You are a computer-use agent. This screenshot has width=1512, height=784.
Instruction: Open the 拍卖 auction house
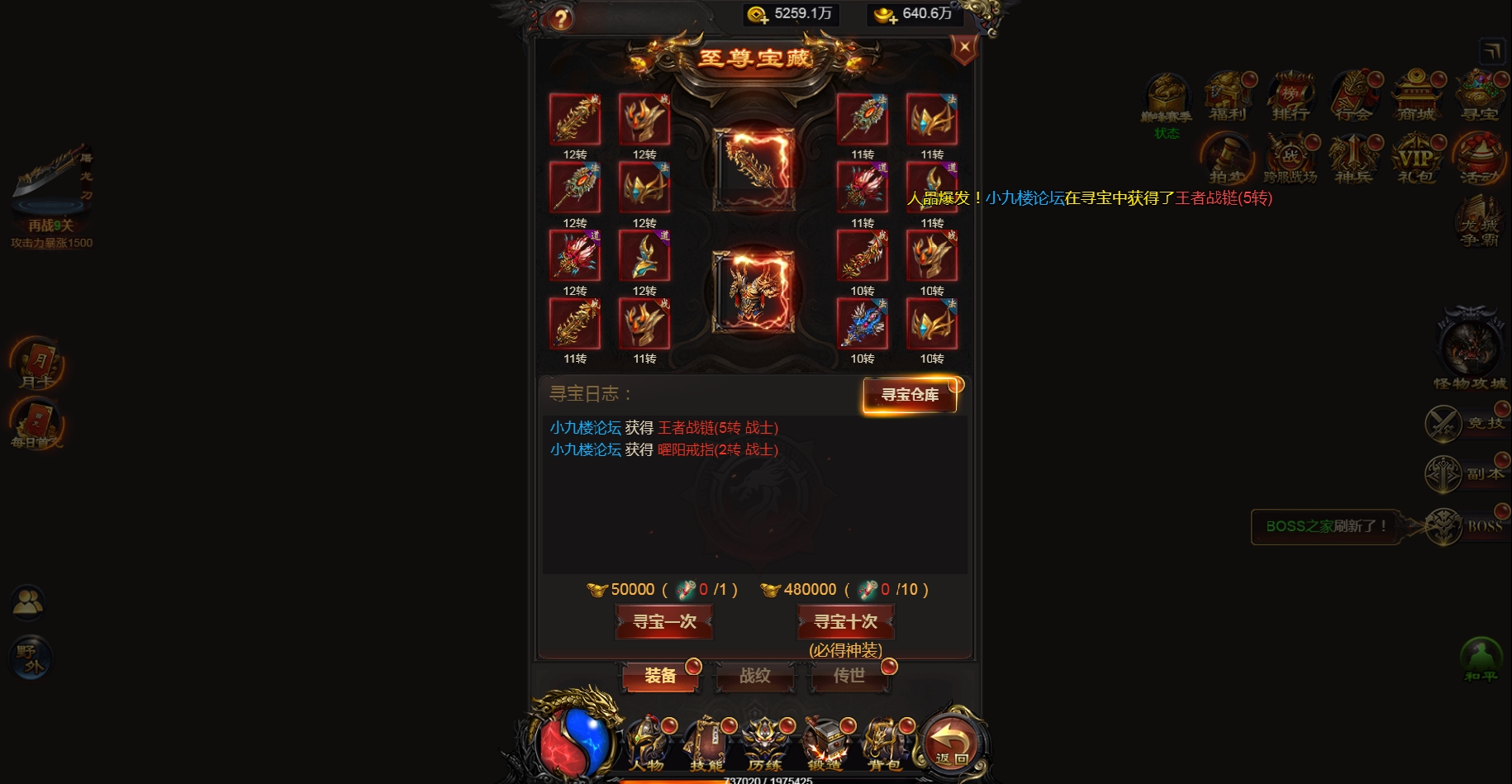pos(1228,157)
